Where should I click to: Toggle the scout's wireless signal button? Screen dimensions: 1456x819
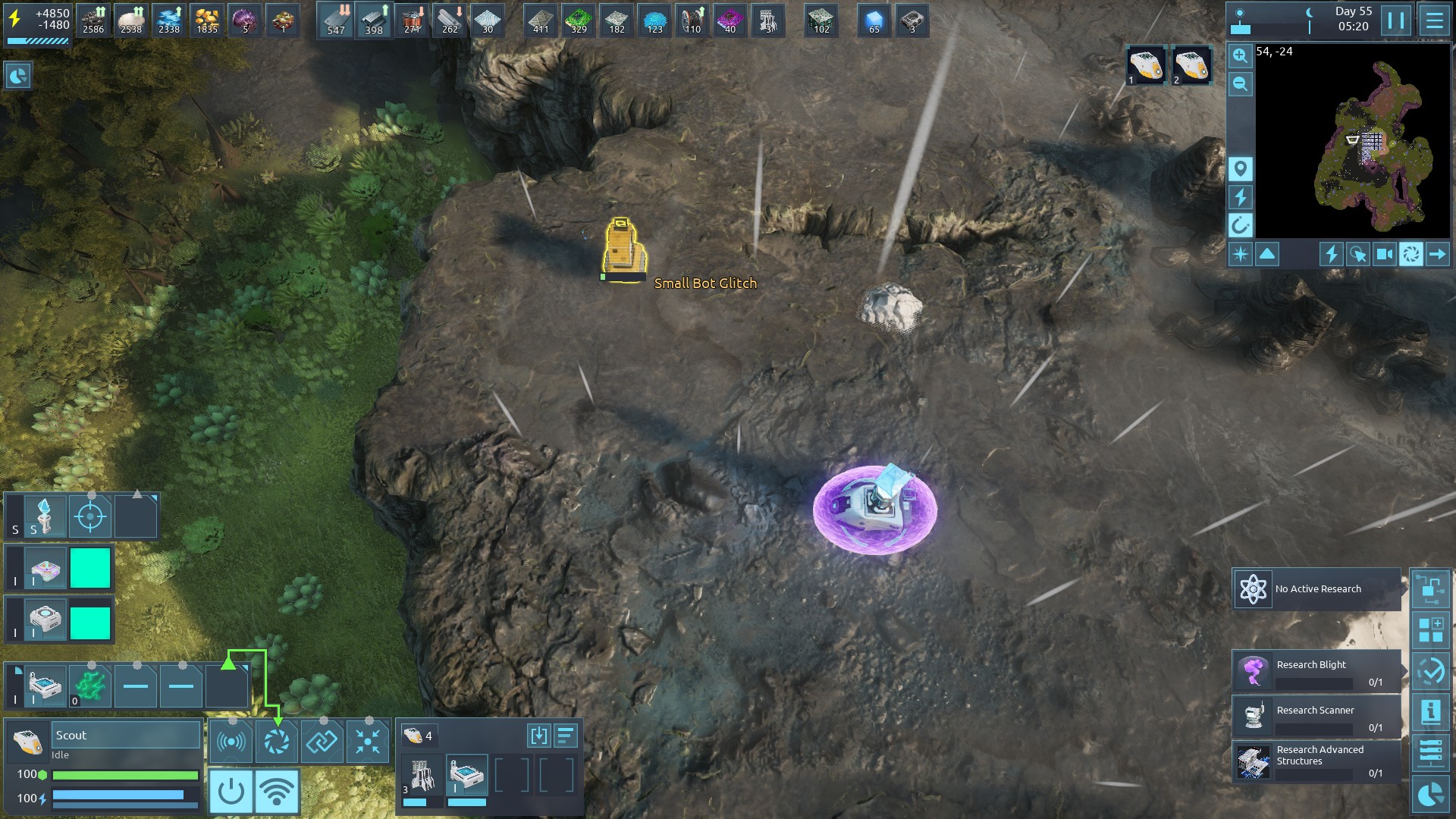277,792
